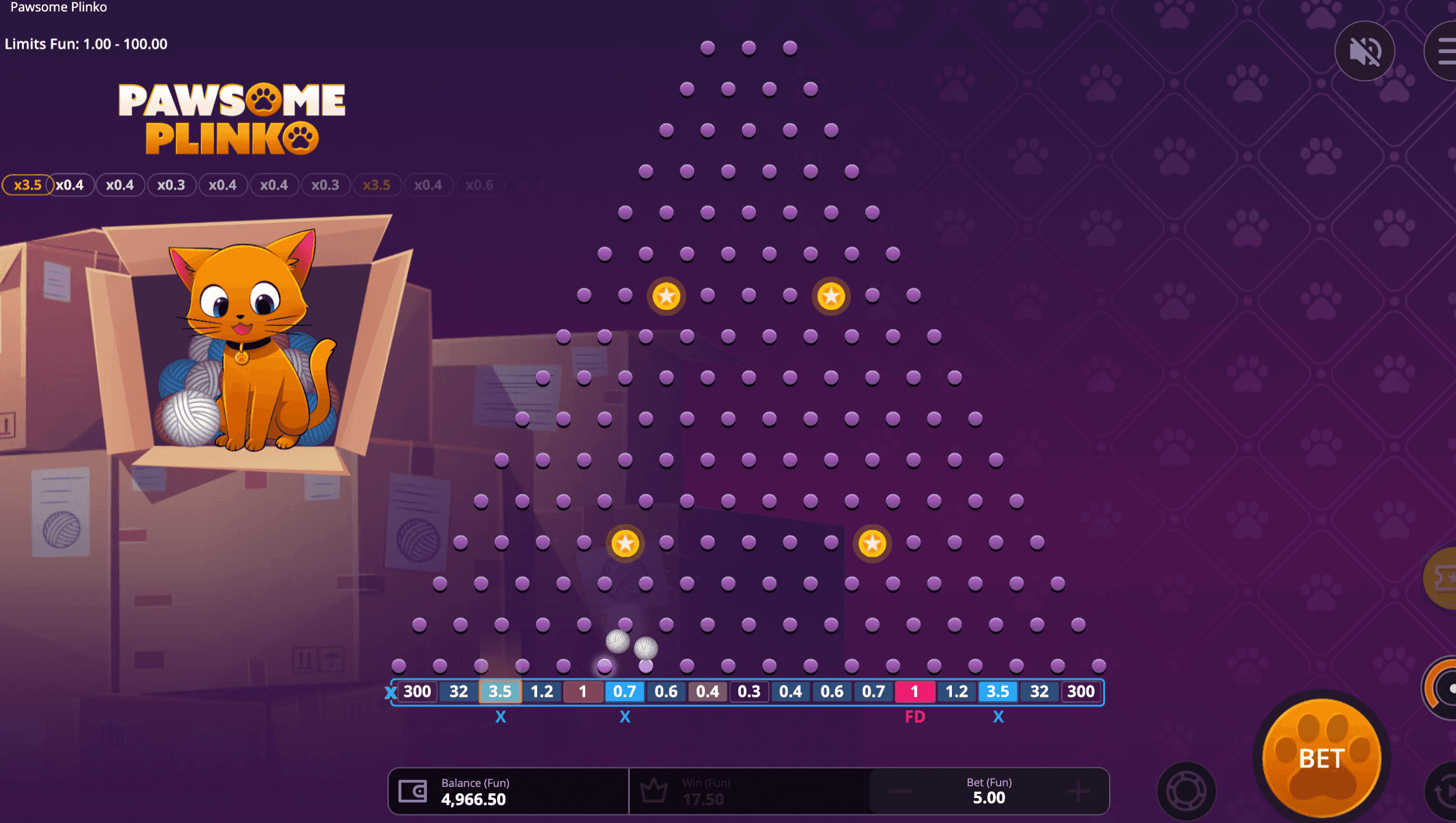Toggle the X marker under left 3.5 slot

point(500,717)
